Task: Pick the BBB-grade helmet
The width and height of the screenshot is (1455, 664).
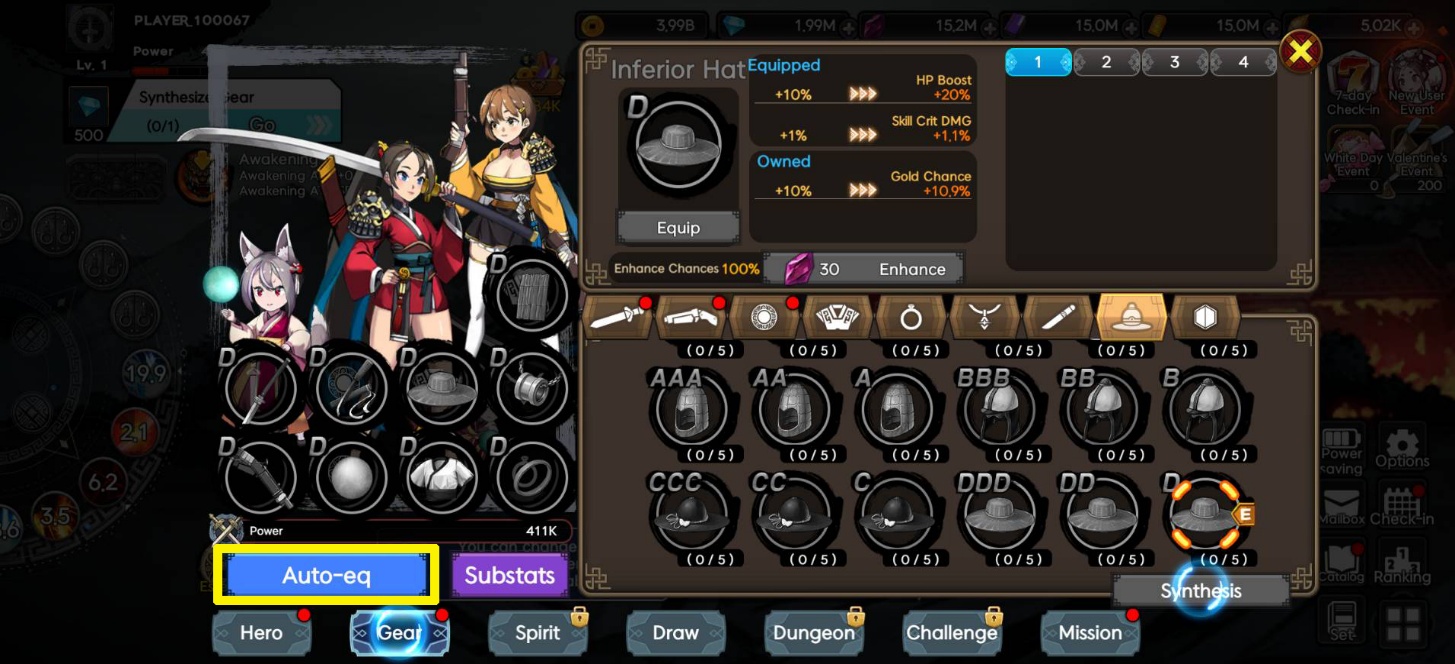Action: pos(997,411)
